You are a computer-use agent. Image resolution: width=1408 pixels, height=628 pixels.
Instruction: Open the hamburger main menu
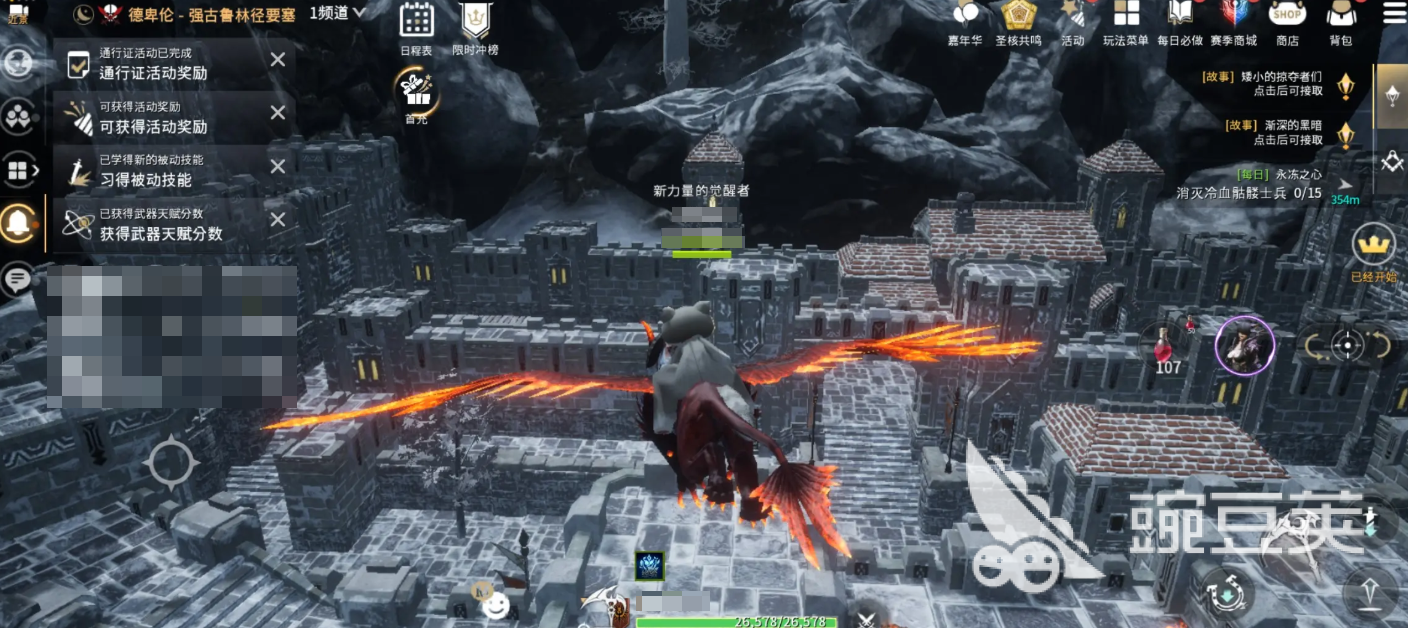point(1393,14)
